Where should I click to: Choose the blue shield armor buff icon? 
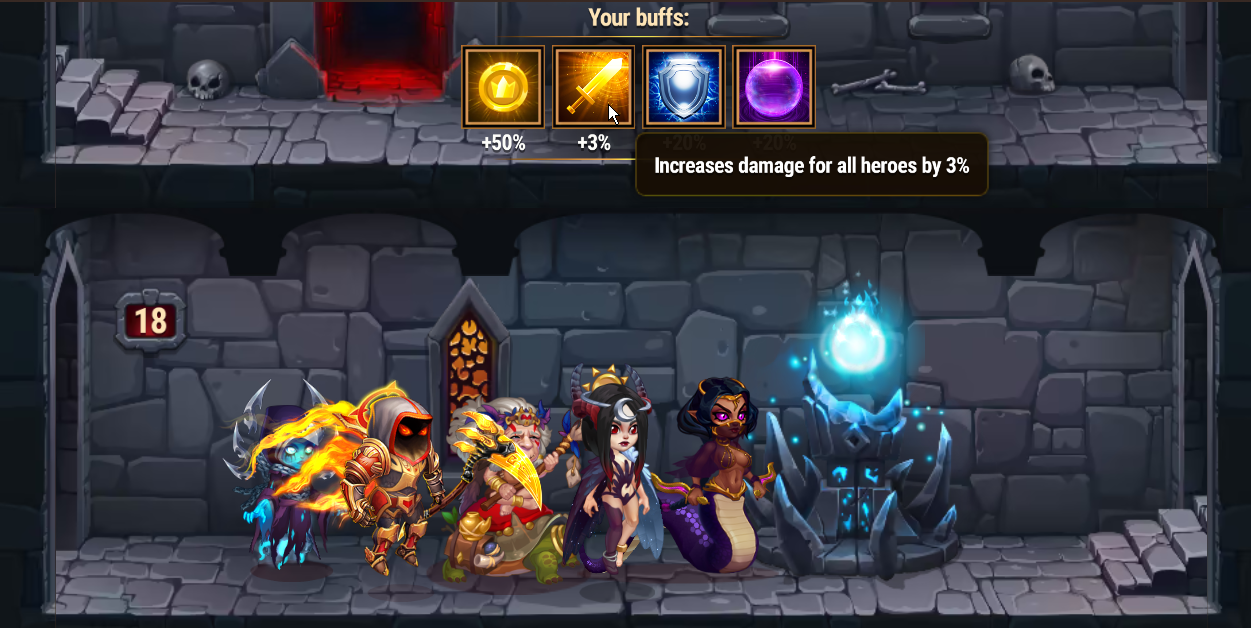coord(684,87)
